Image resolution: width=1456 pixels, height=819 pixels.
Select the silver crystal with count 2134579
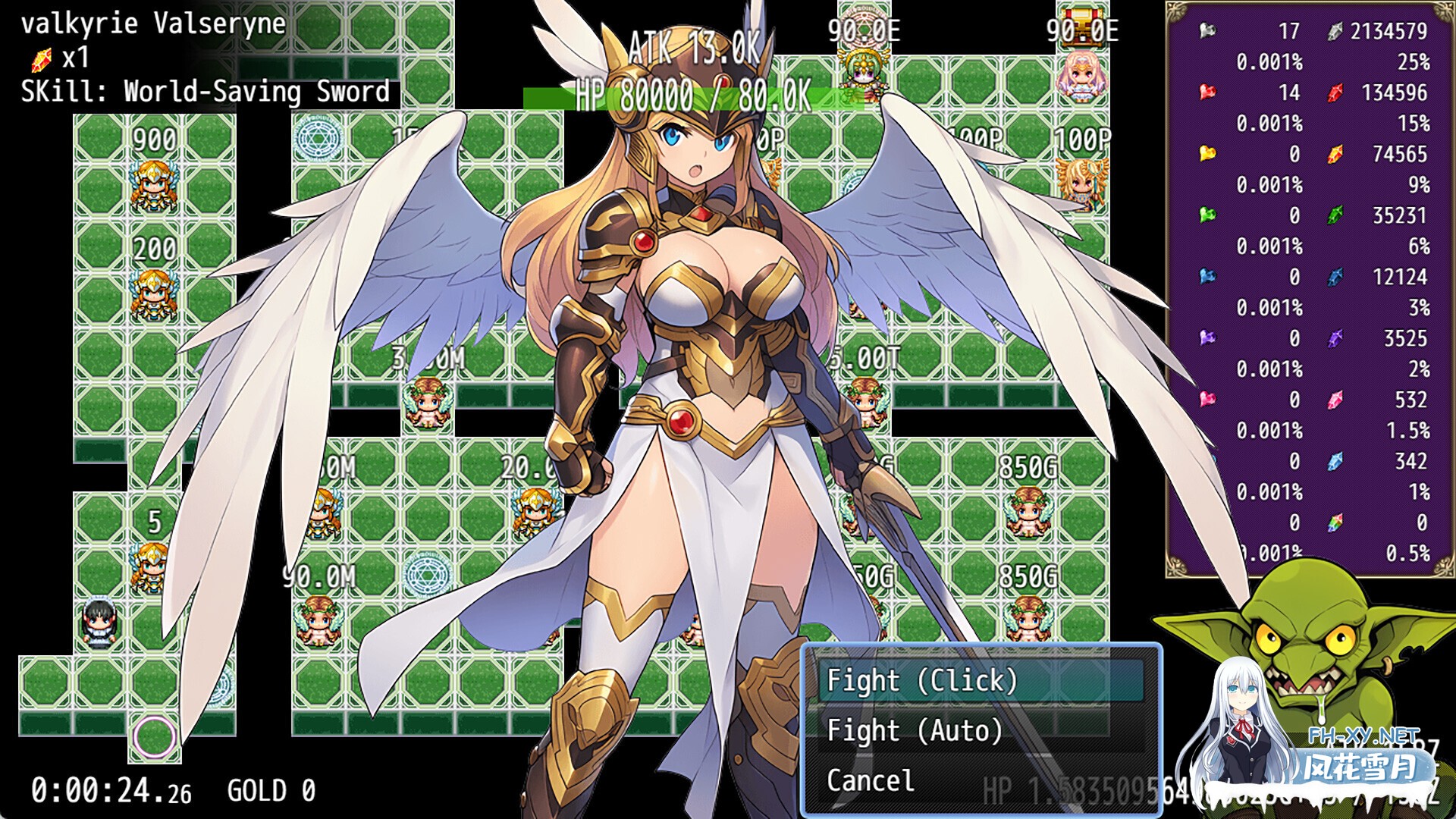(x=1335, y=30)
